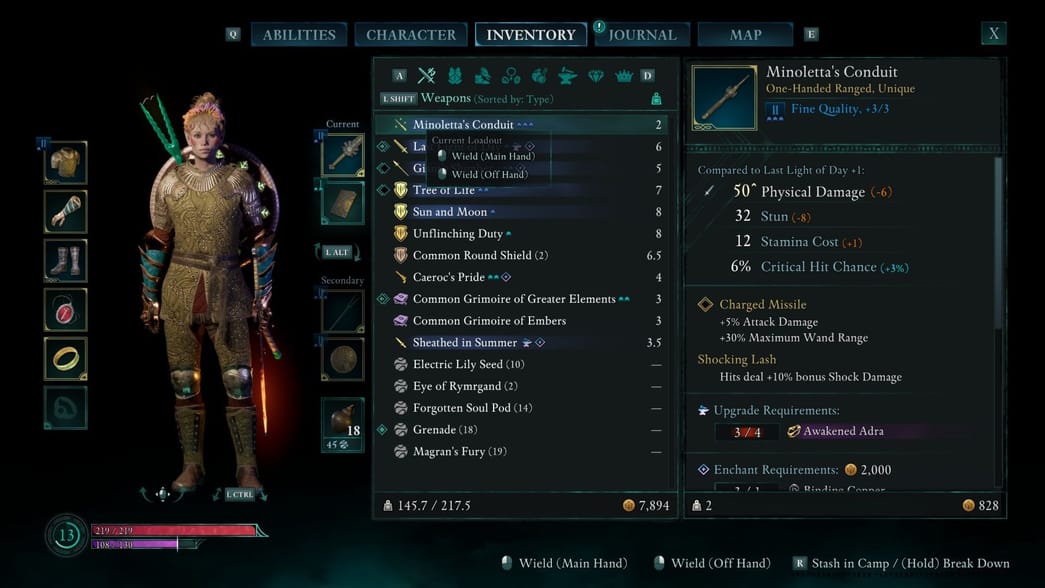Open the Character tab
The image size is (1045, 588).
(411, 35)
